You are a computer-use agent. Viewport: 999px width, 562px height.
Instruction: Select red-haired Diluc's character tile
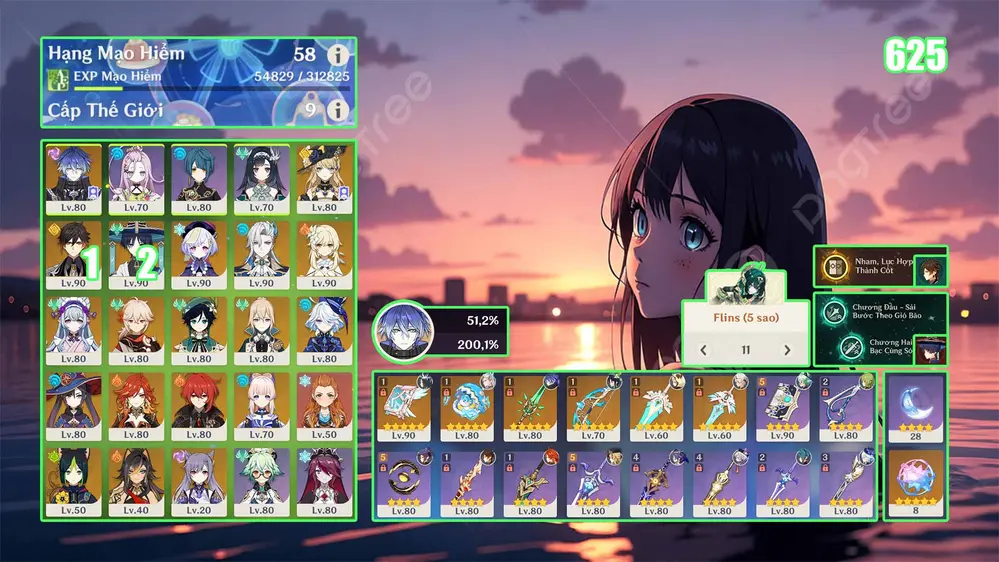198,404
